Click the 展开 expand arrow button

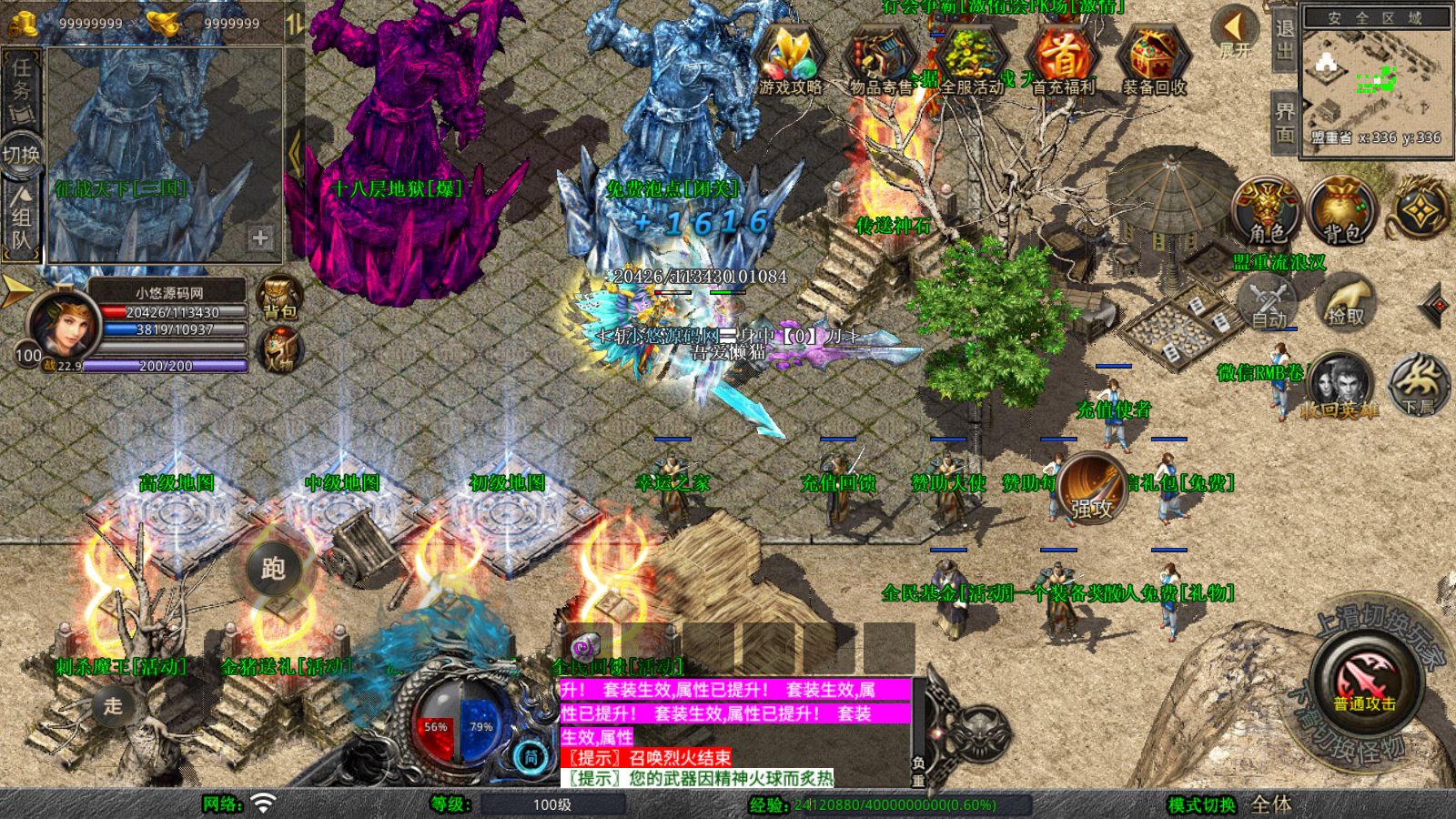pyautogui.click(x=1235, y=32)
